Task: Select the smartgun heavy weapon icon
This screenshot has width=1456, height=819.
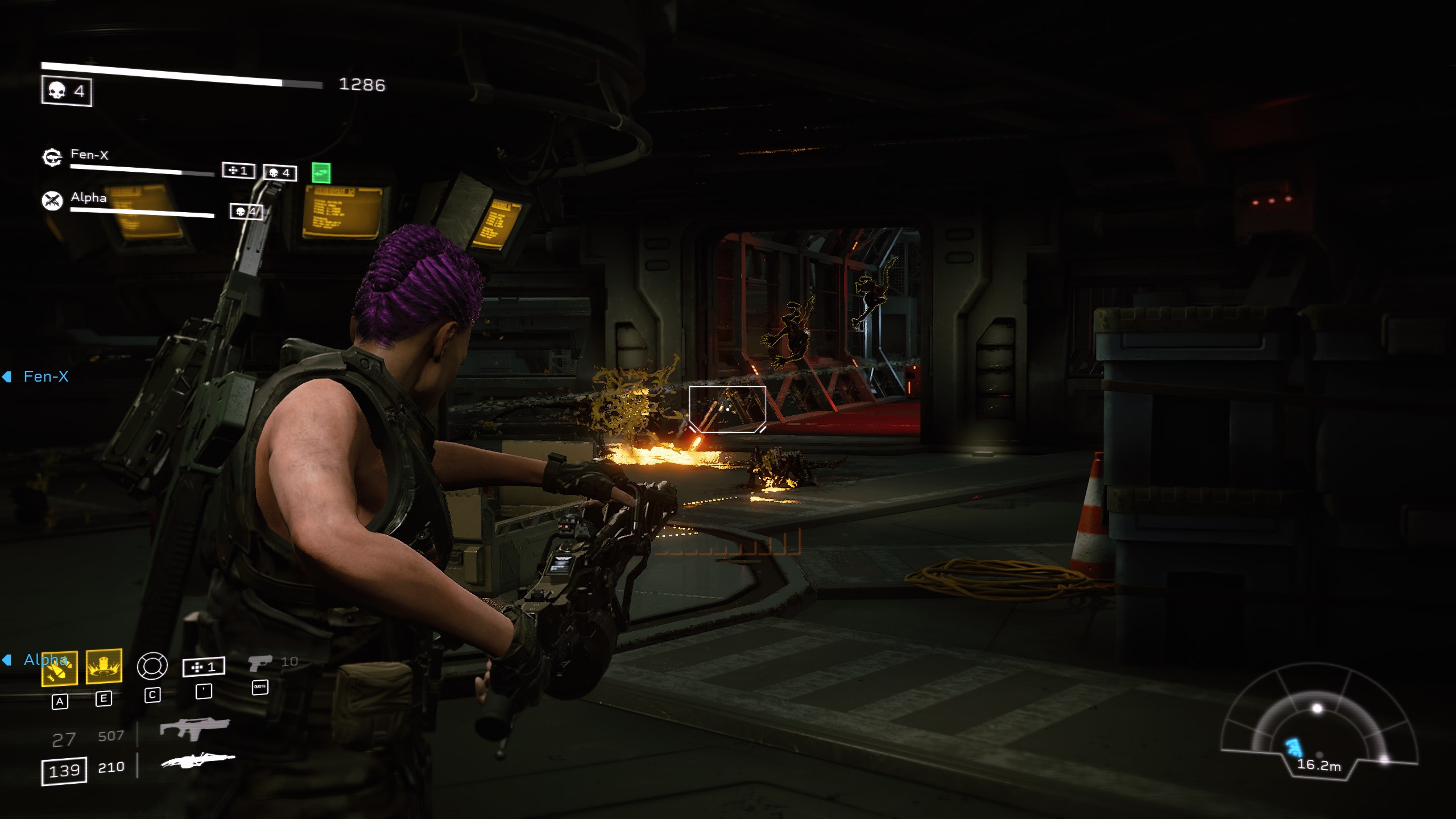Action: click(198, 760)
